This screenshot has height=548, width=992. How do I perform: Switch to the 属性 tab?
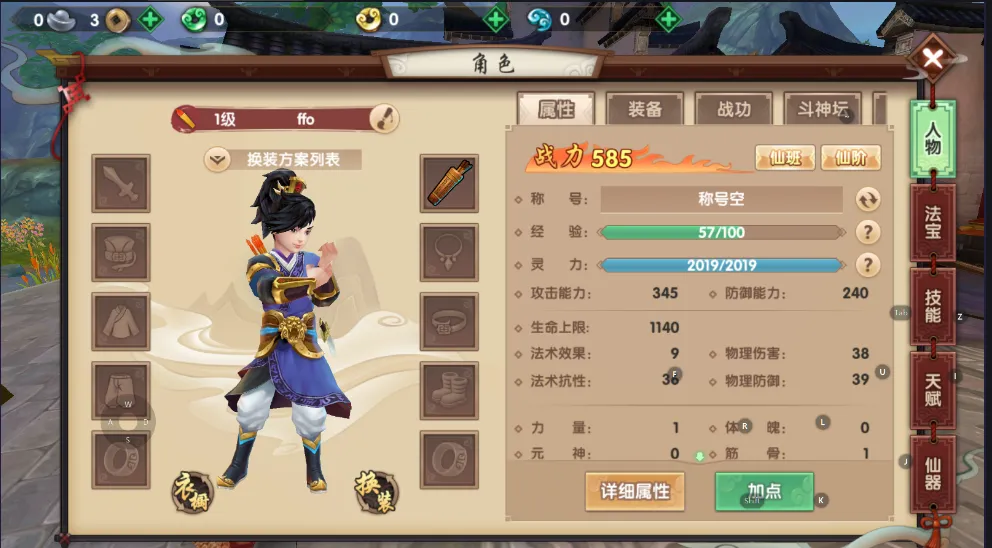click(555, 110)
